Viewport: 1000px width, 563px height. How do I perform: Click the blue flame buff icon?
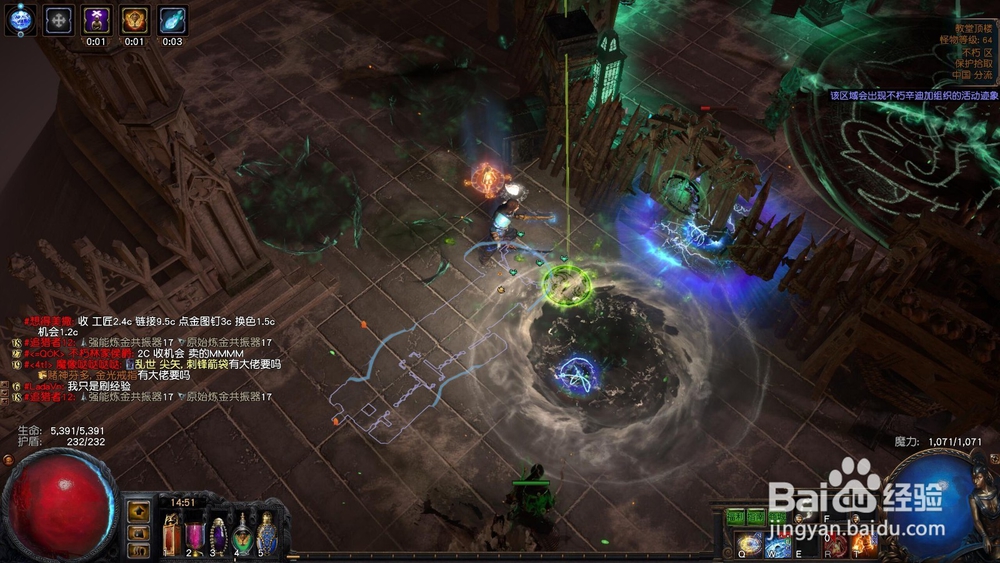172,19
